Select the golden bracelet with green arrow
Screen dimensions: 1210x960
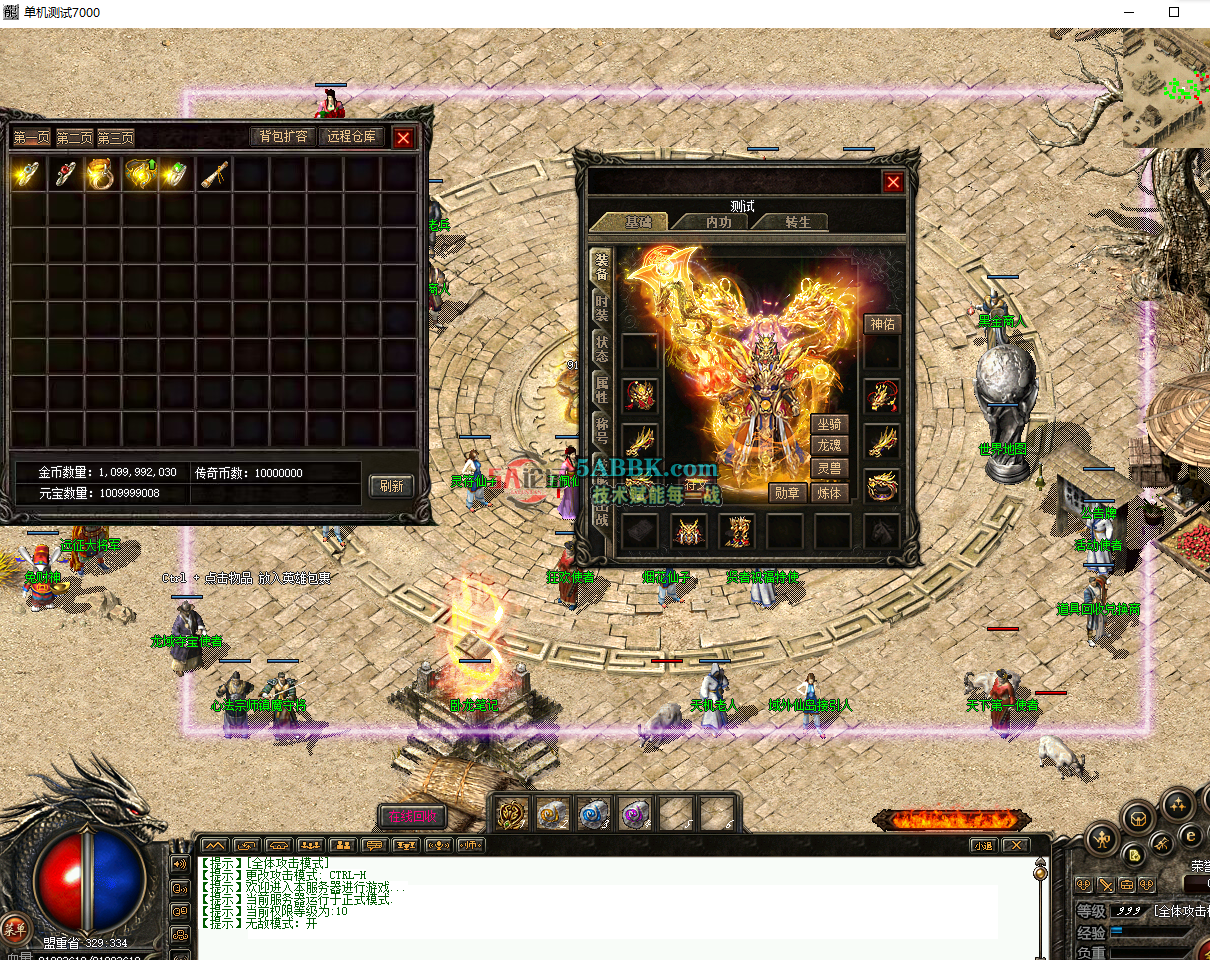[x=139, y=175]
